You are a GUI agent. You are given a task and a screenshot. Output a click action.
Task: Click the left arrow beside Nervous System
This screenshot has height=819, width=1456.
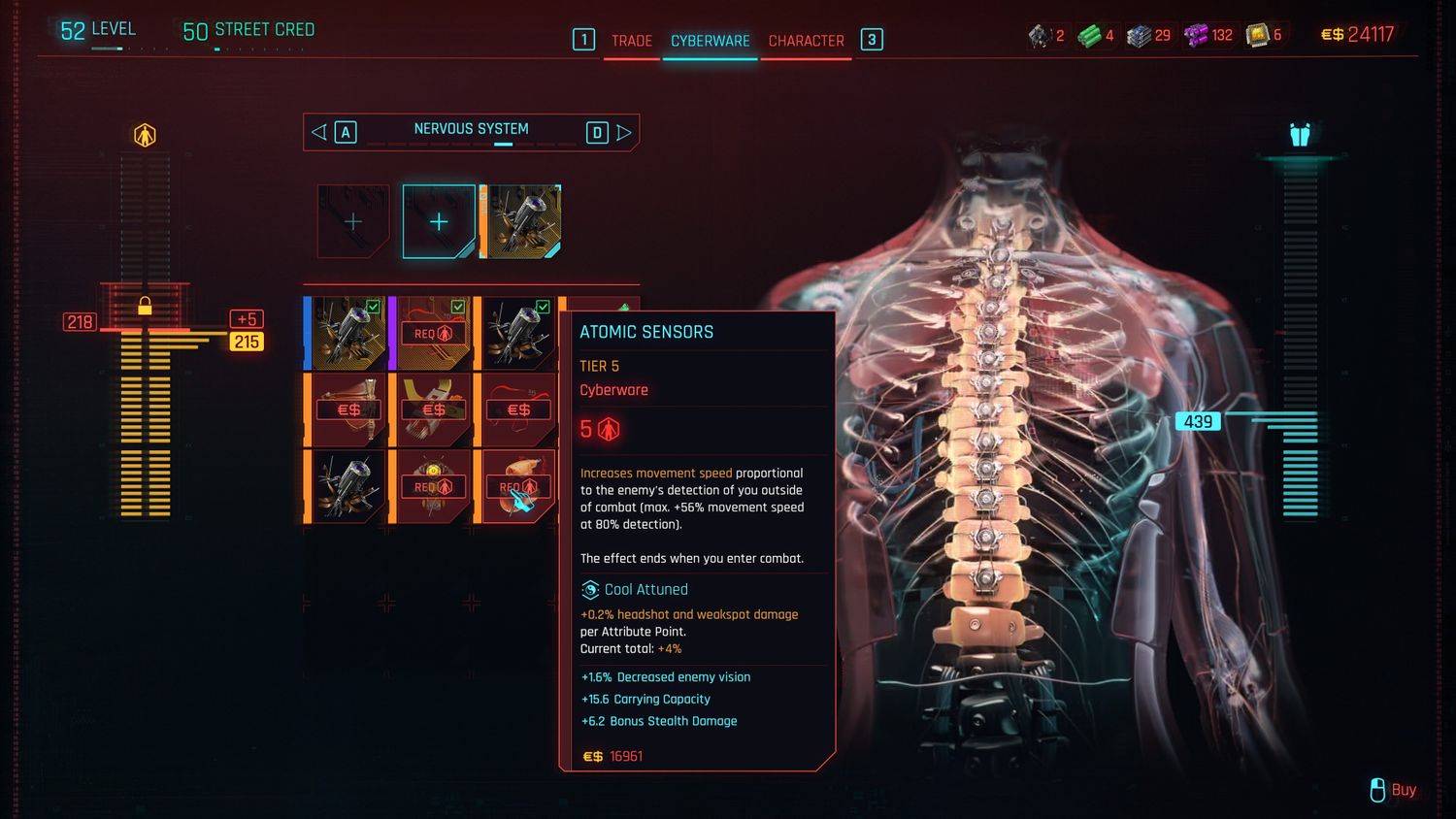tap(318, 132)
